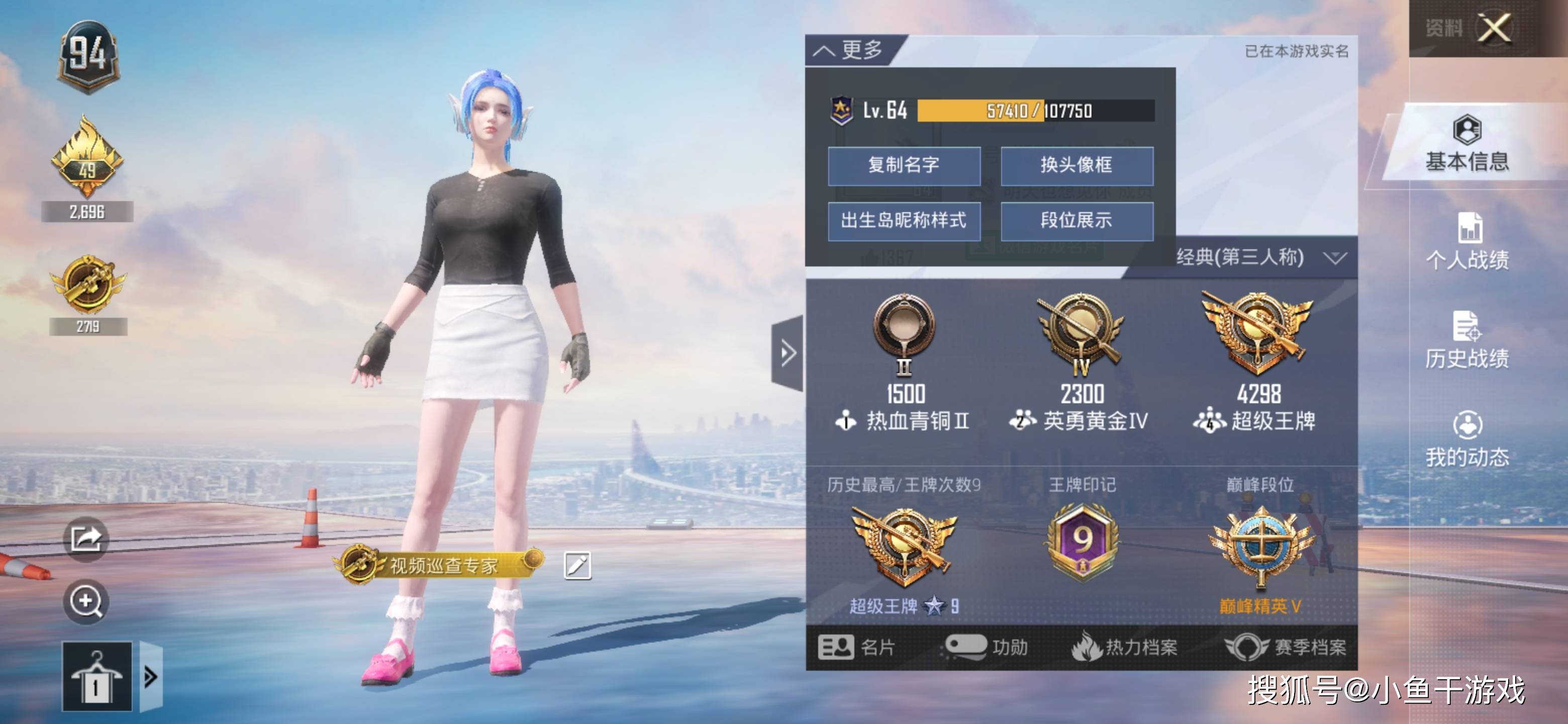Open the 出生岛昵称样式 menu
This screenshot has height=724, width=1568.
coord(905,222)
